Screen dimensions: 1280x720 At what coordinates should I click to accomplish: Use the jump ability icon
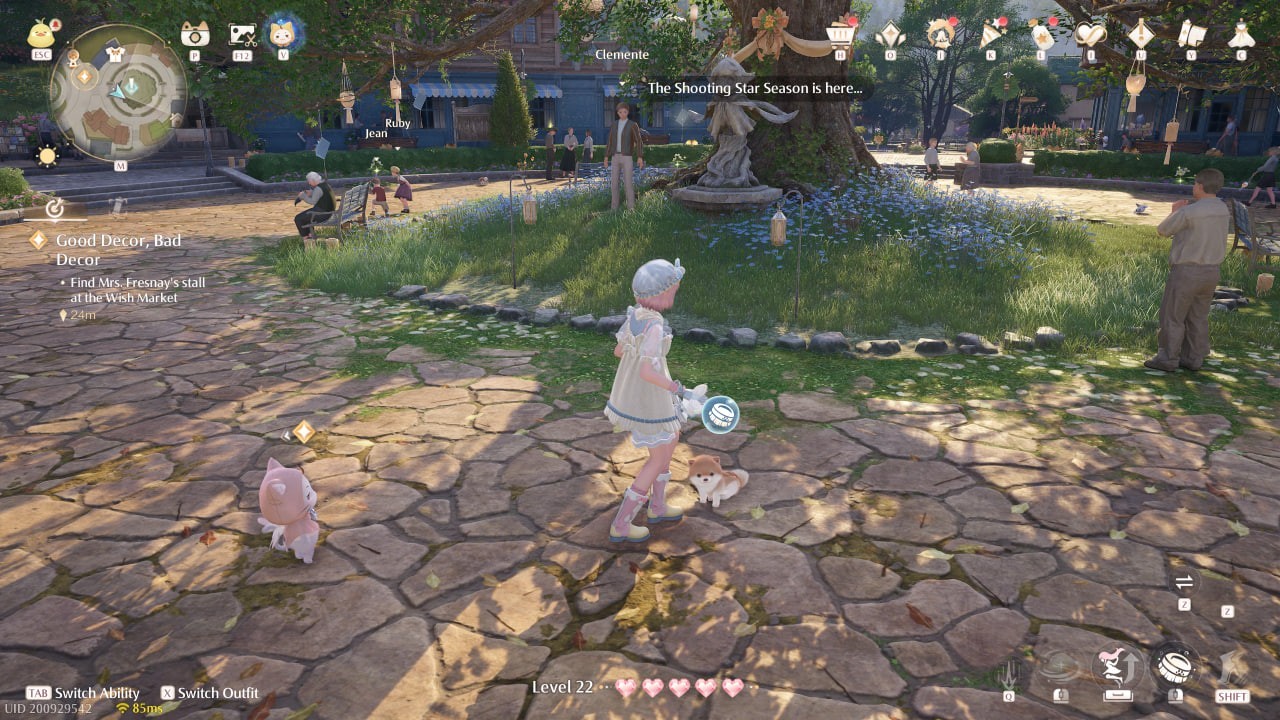coord(1120,665)
